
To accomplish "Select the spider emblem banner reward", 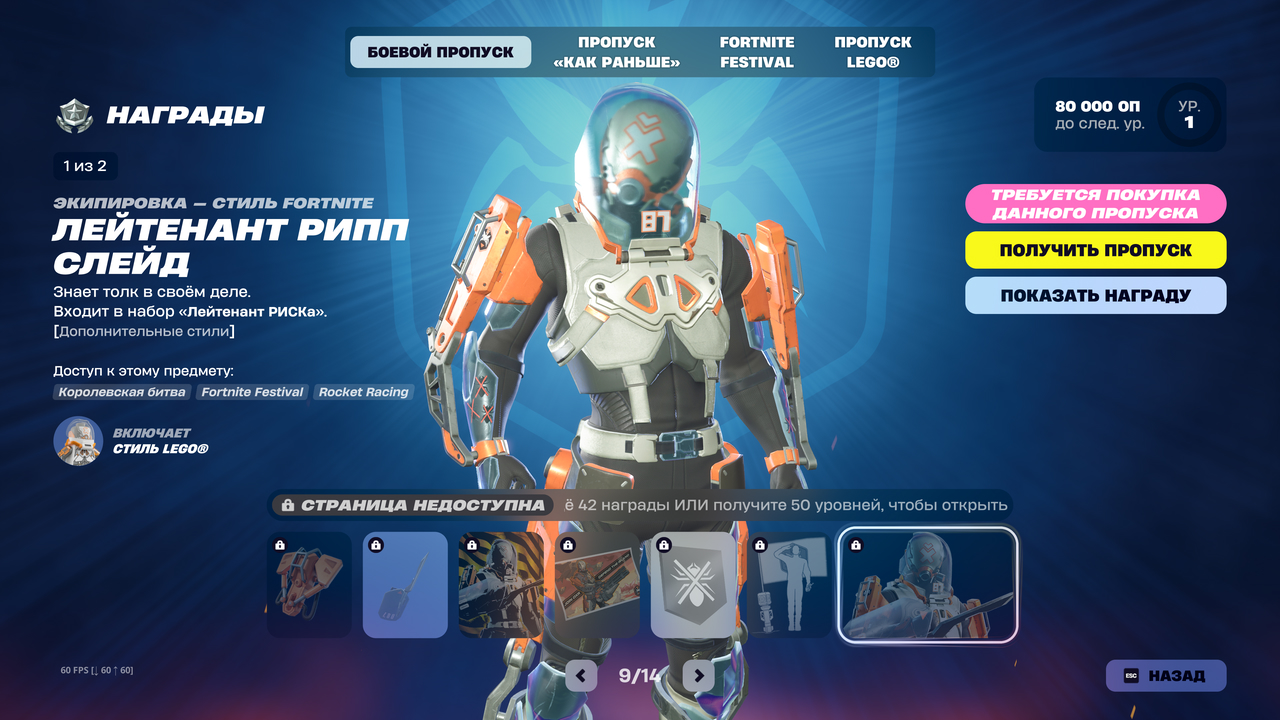I will (693, 585).
